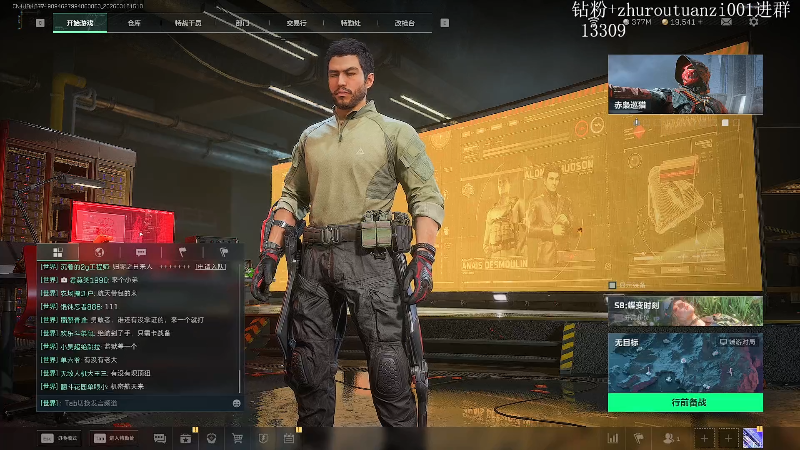Click the green 行前备战 button
This screenshot has height=450, width=800.
click(687, 401)
